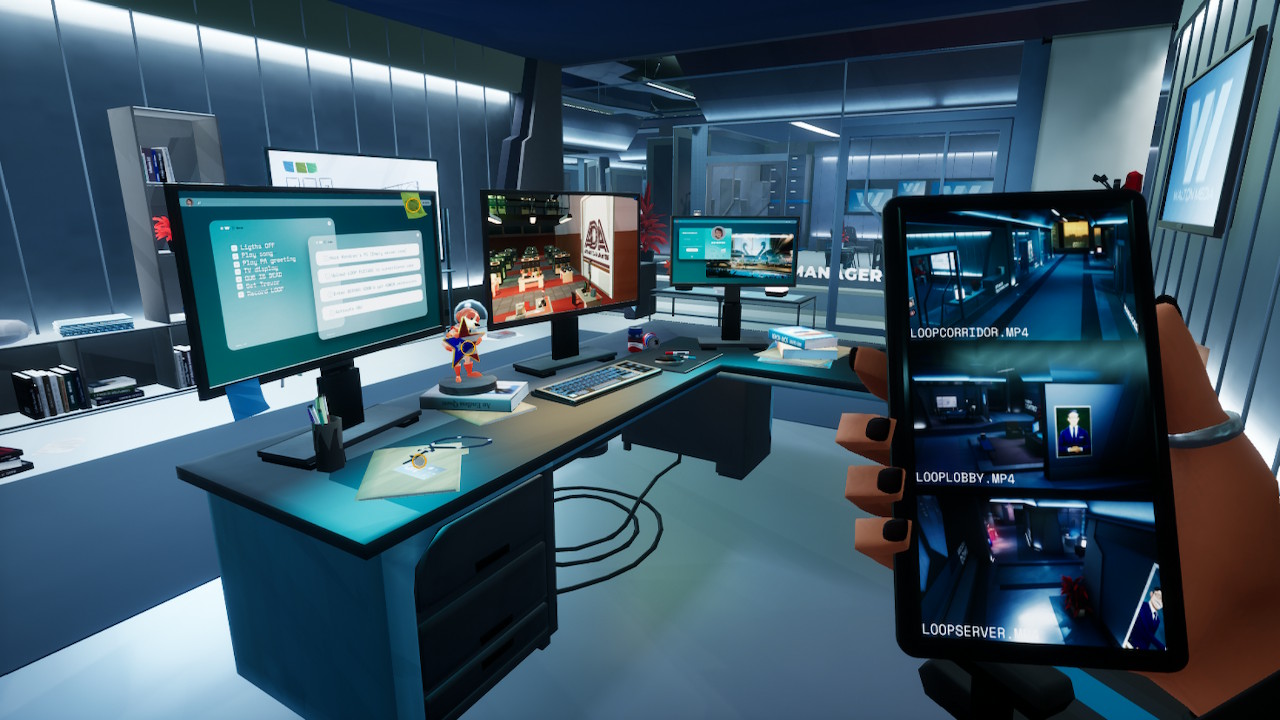
Task: Click the close icon on the overlay note window
Action: 418,235
